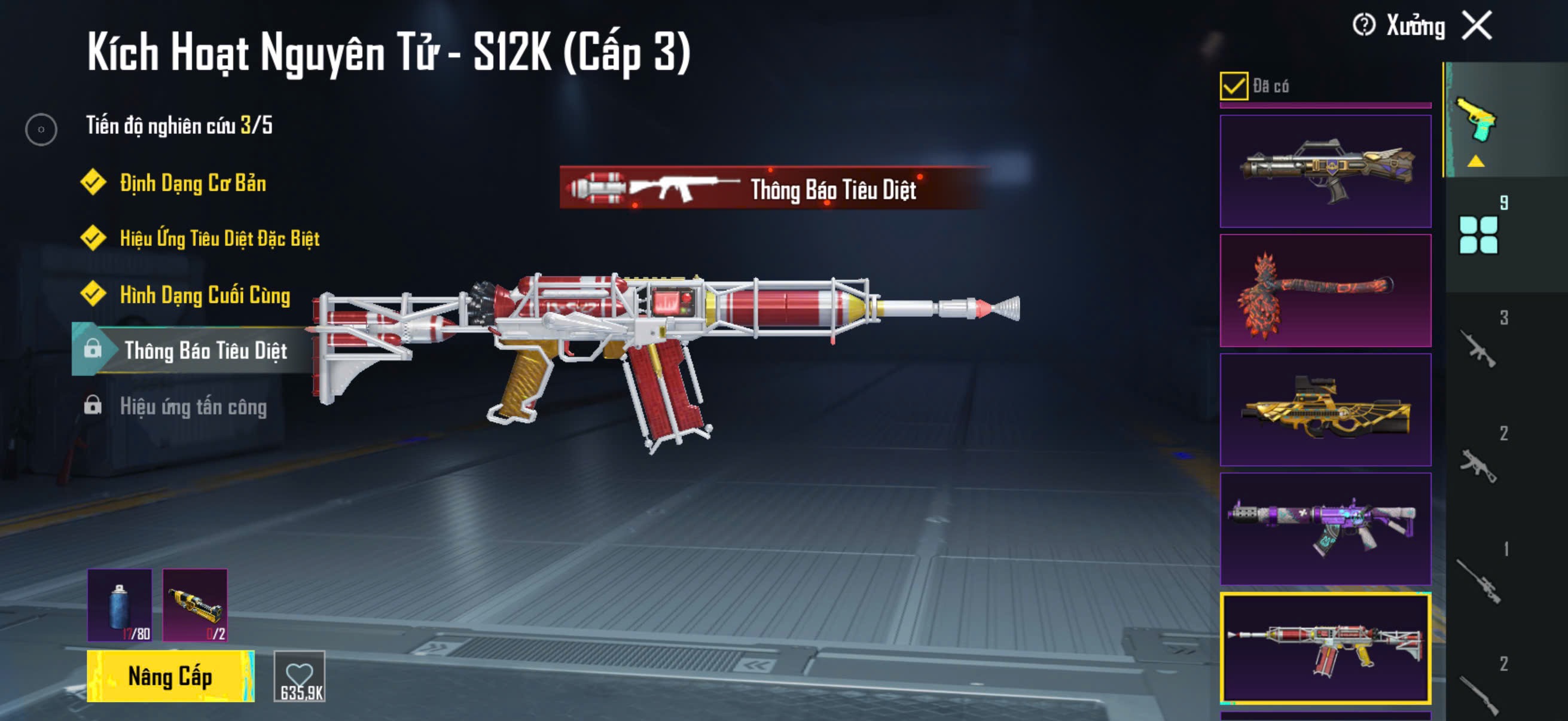
Task: Open the Xưởng help question-mark icon
Action: click(x=1363, y=26)
